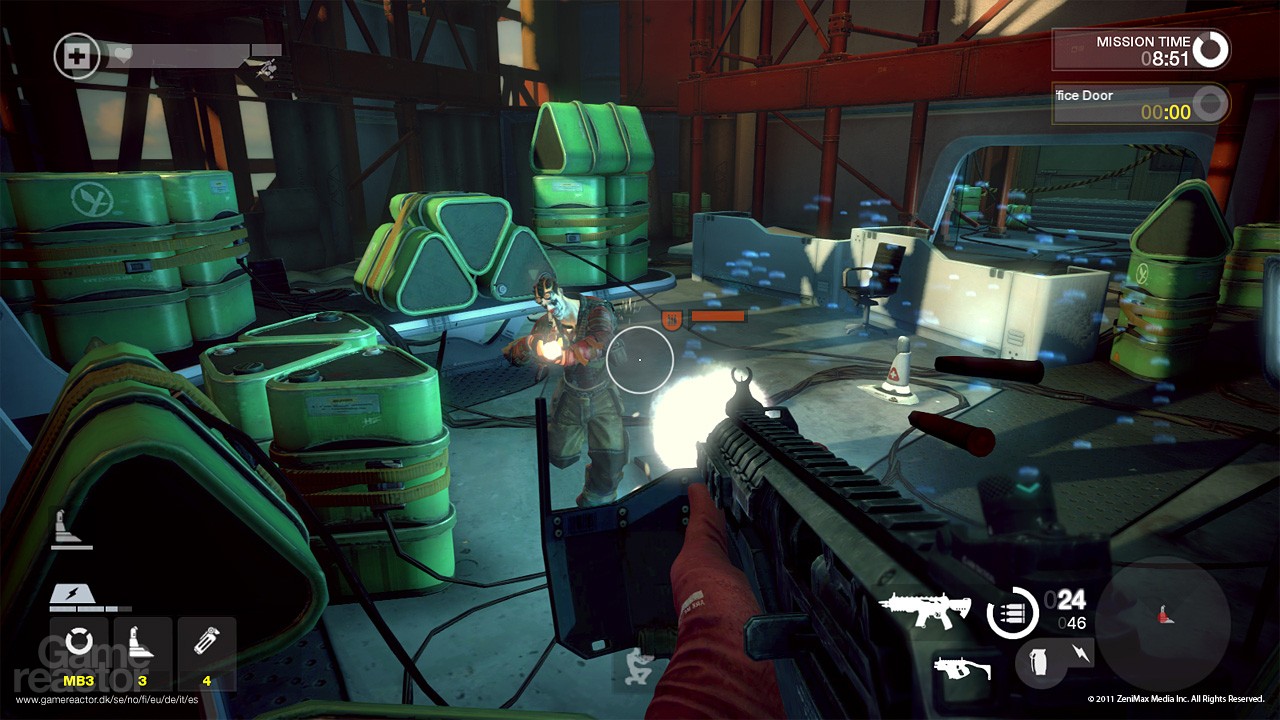The image size is (1280, 720).
Task: Click the circular ammo bullets indicator icon
Action: pos(1012,612)
